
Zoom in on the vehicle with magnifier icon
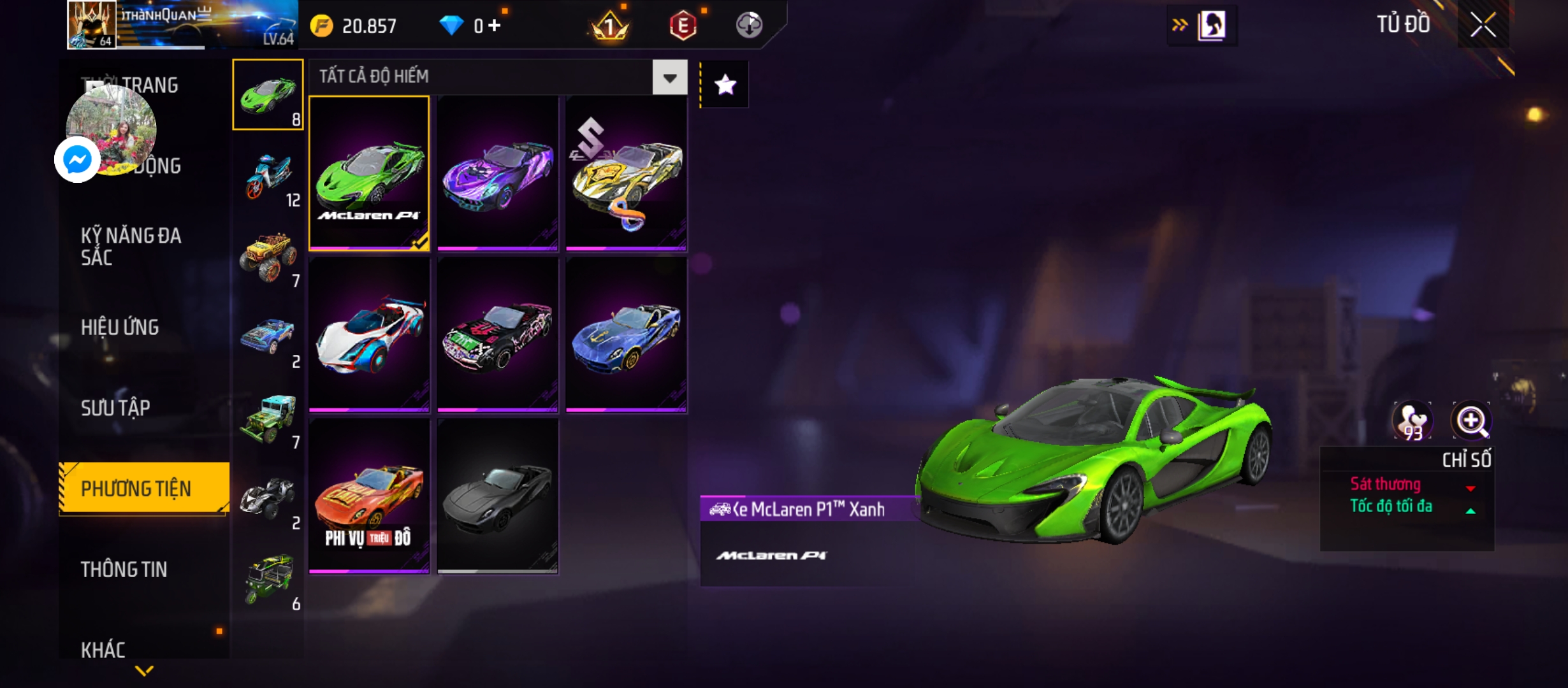coord(1470,420)
